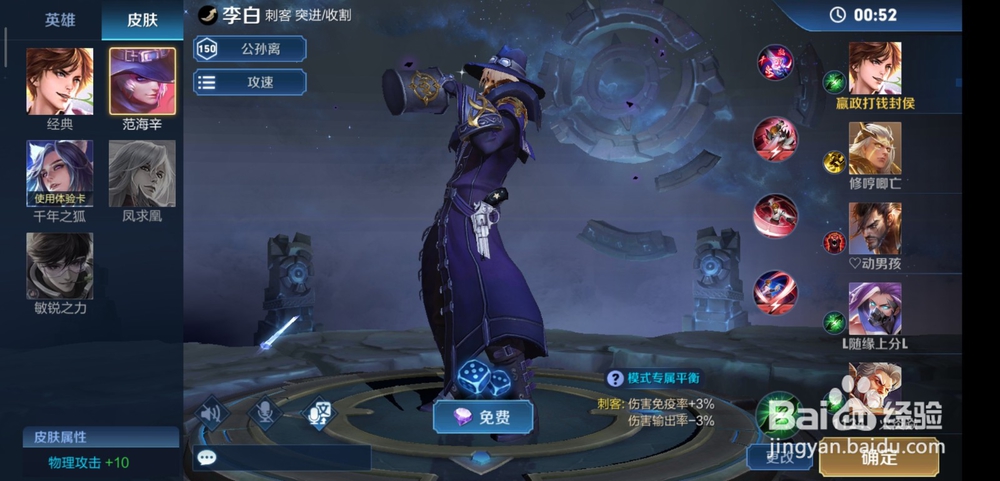Toggle the microphone voice icon

(x=264, y=411)
